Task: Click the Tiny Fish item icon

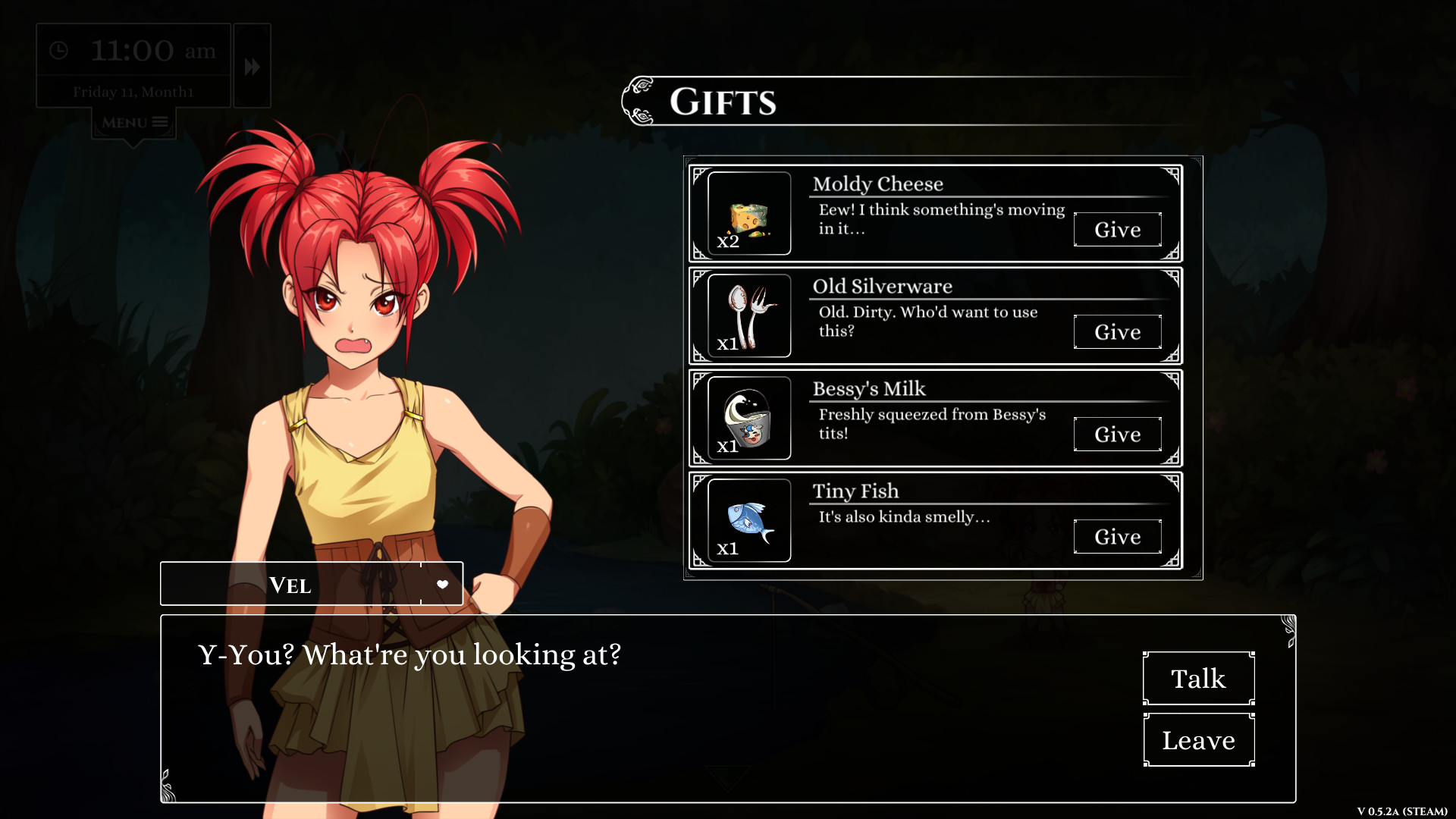Action: pos(748,520)
